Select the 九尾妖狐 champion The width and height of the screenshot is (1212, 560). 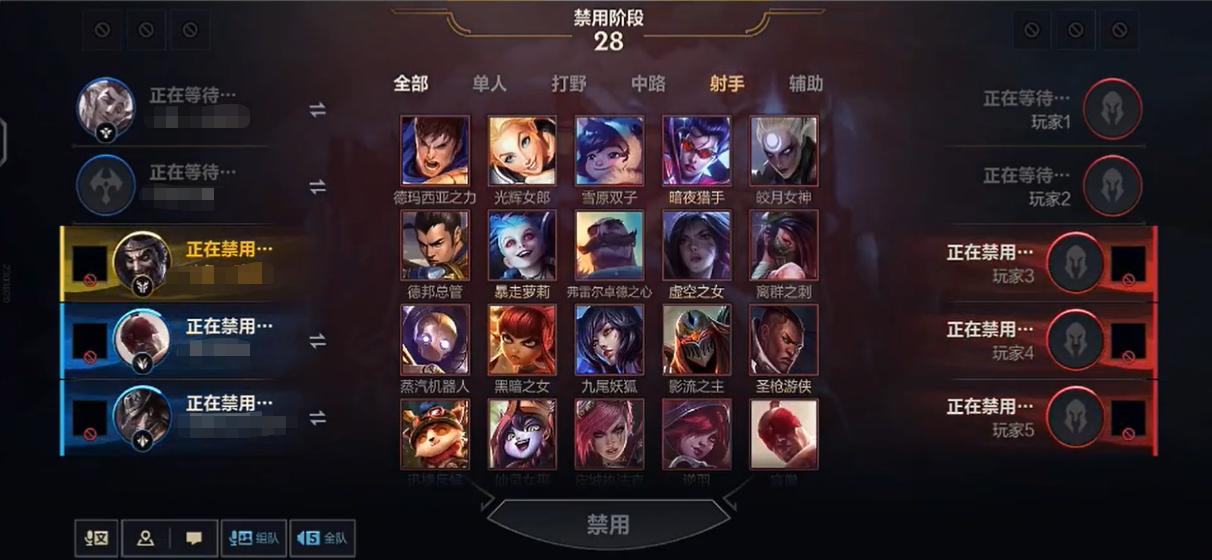(x=609, y=339)
